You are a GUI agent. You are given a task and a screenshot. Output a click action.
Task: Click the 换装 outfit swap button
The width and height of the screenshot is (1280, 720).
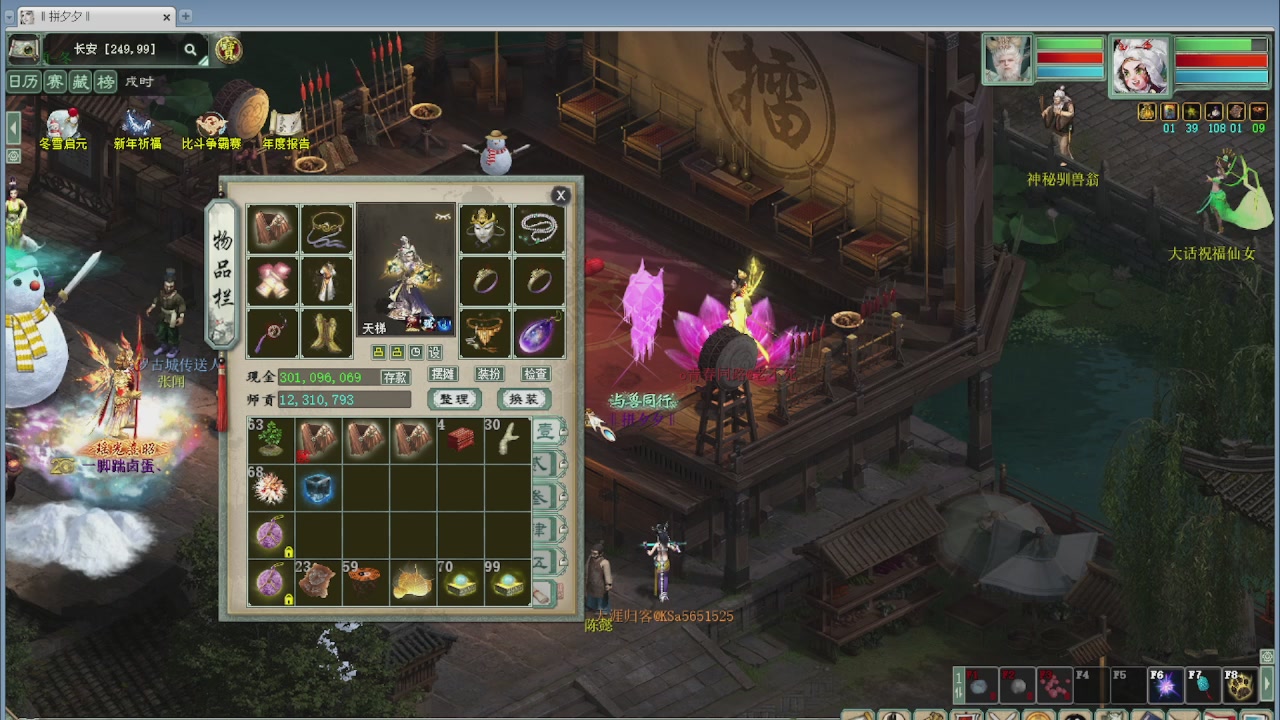[x=523, y=399]
